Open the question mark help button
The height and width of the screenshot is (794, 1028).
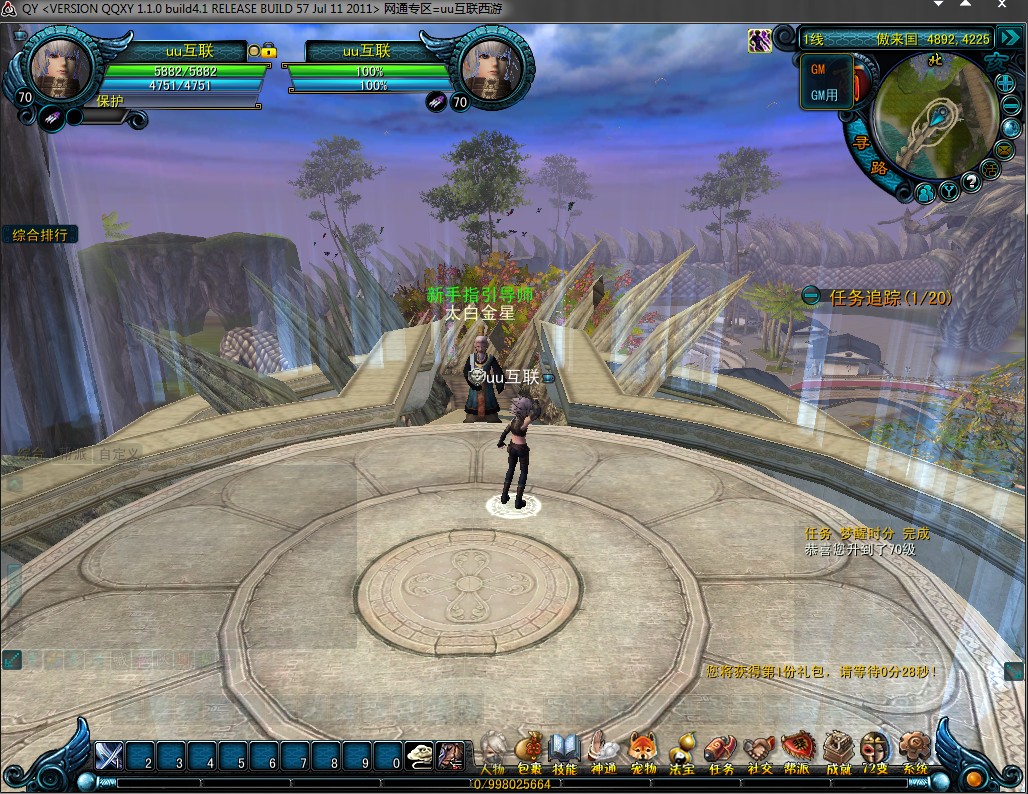969,183
